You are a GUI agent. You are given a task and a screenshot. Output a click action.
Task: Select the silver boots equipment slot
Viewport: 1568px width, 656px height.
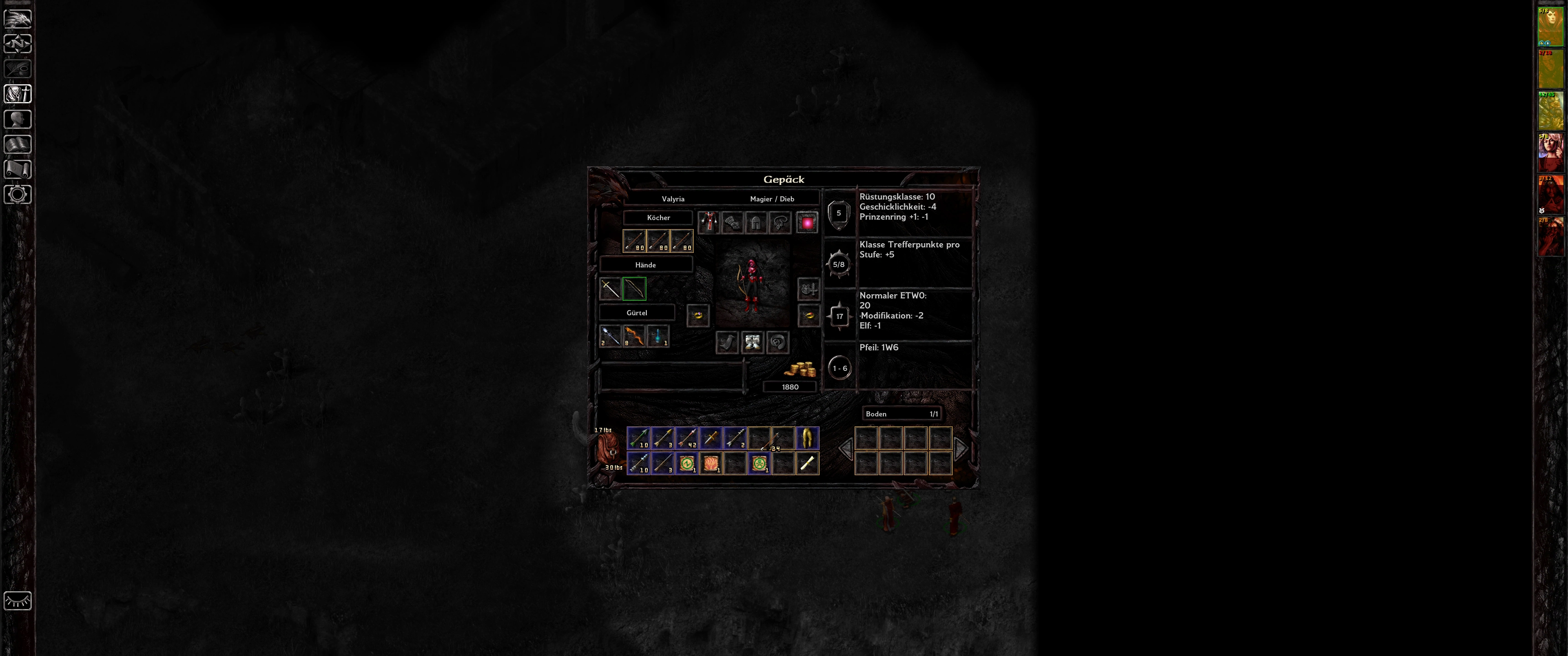coord(753,342)
